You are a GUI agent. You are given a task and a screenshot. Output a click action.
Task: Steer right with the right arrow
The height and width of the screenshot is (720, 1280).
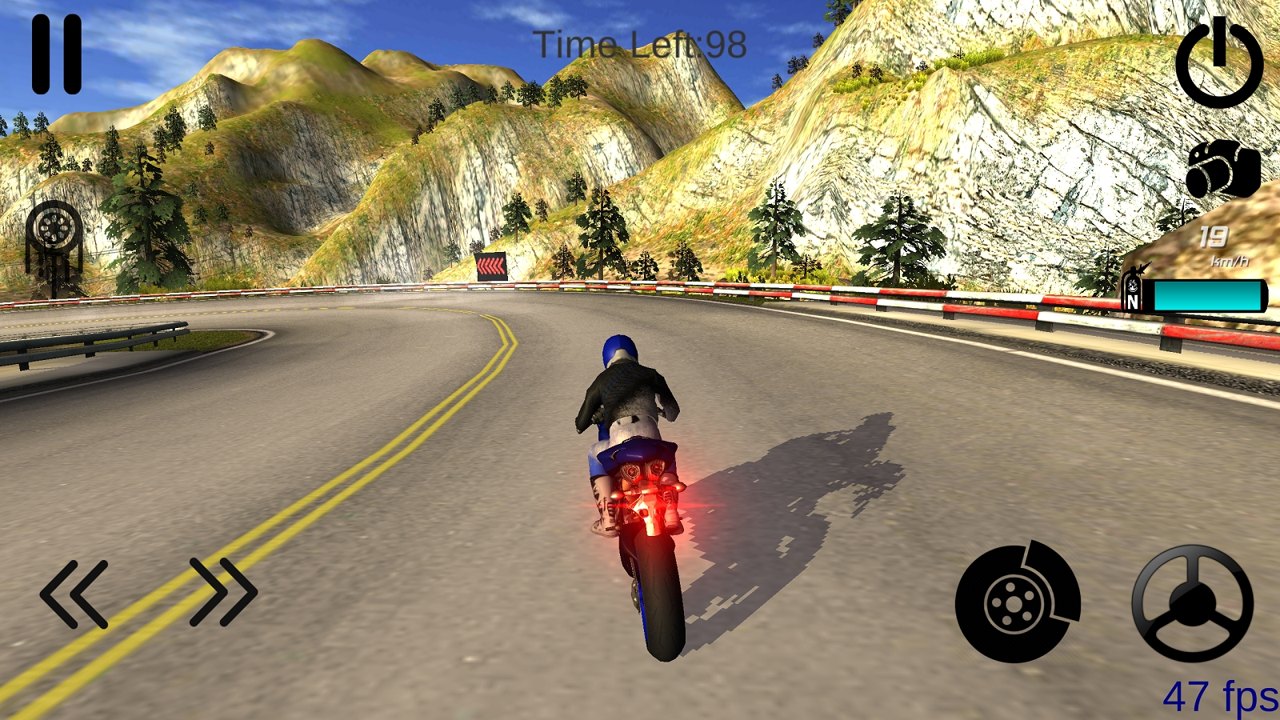(223, 592)
